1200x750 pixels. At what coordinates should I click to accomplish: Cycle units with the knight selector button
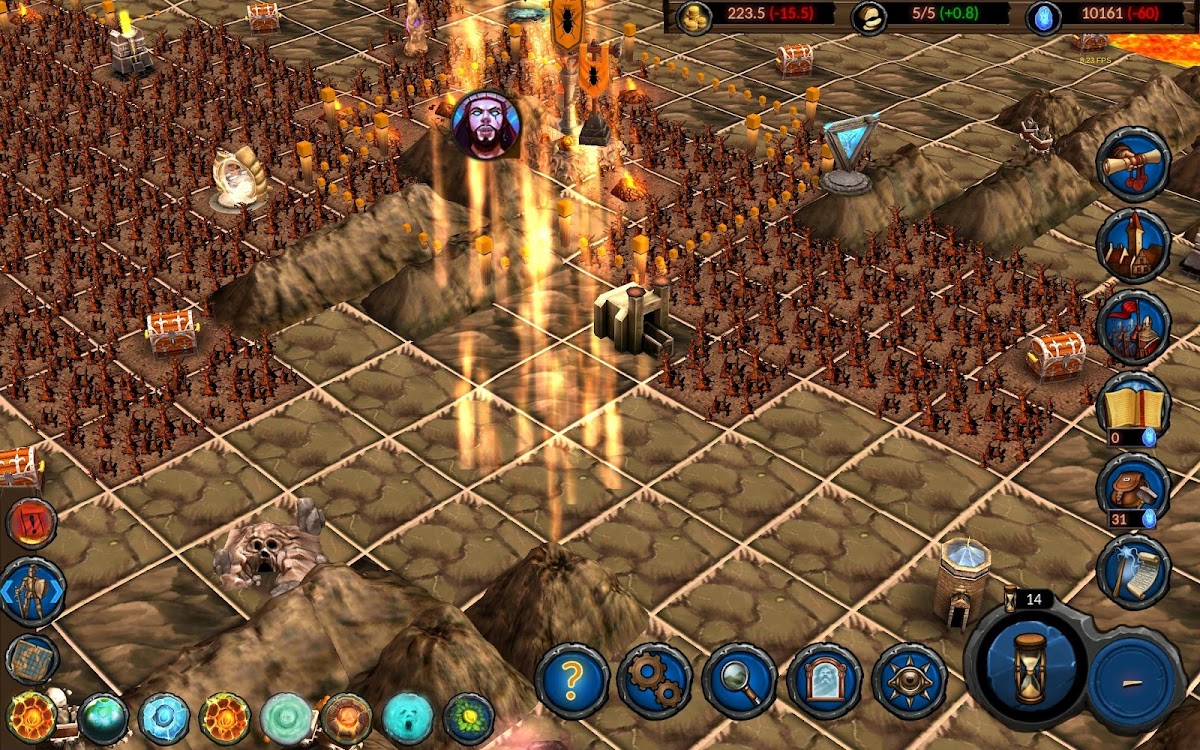32,592
